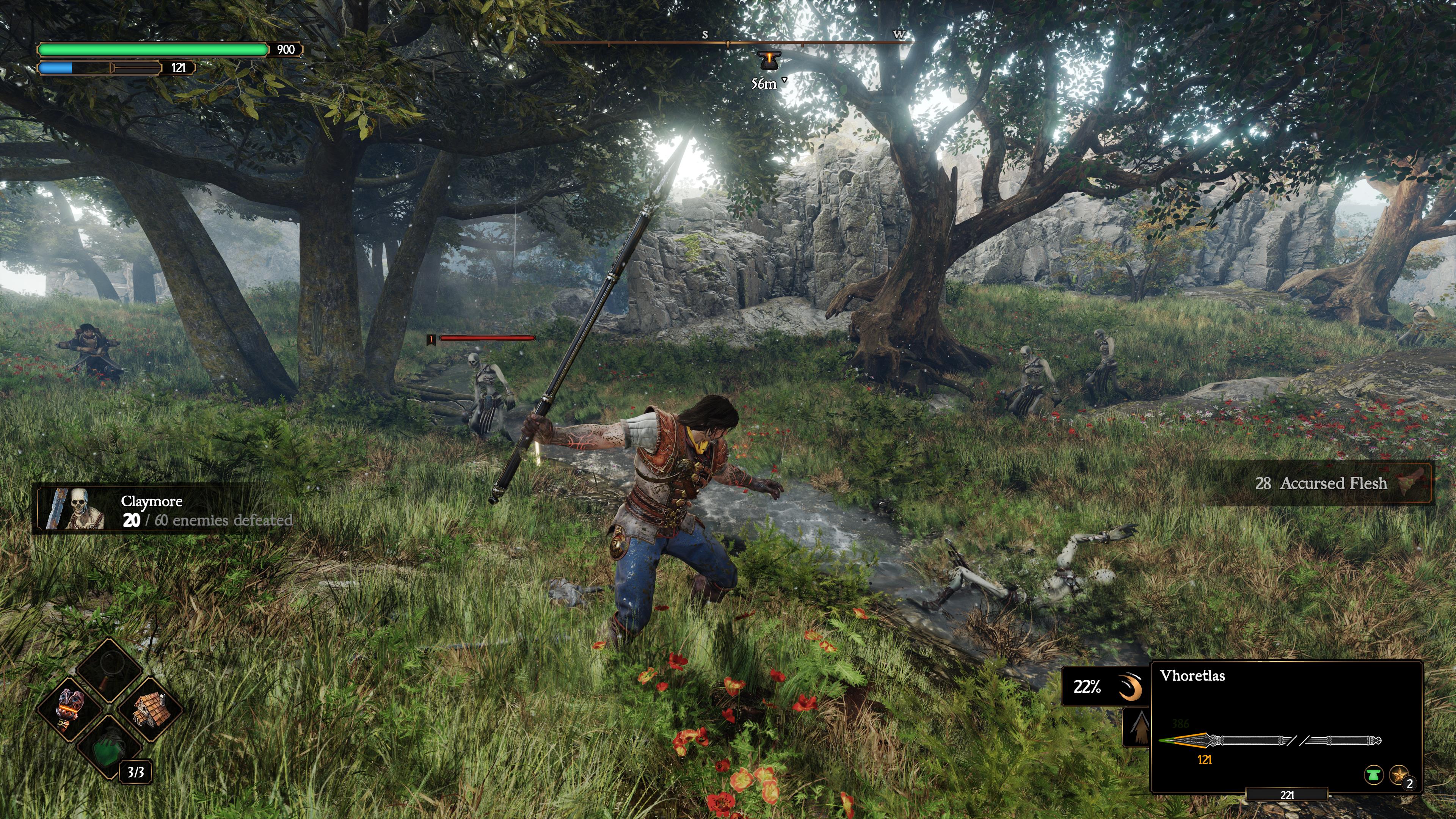Click the magnifying glass quick slot icon
The height and width of the screenshot is (819, 1456).
pos(109,665)
